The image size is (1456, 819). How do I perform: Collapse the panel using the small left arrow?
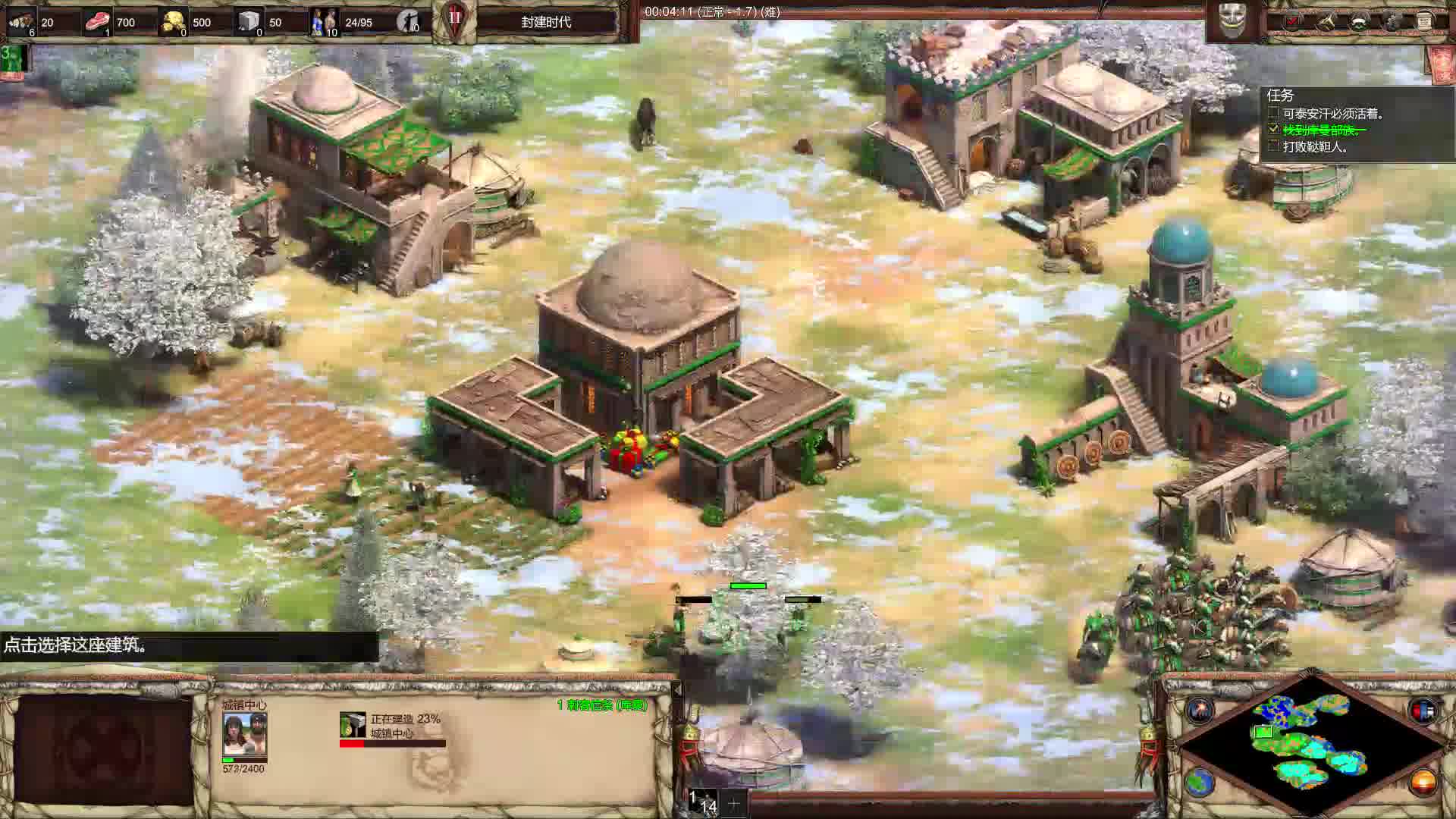[x=677, y=689]
